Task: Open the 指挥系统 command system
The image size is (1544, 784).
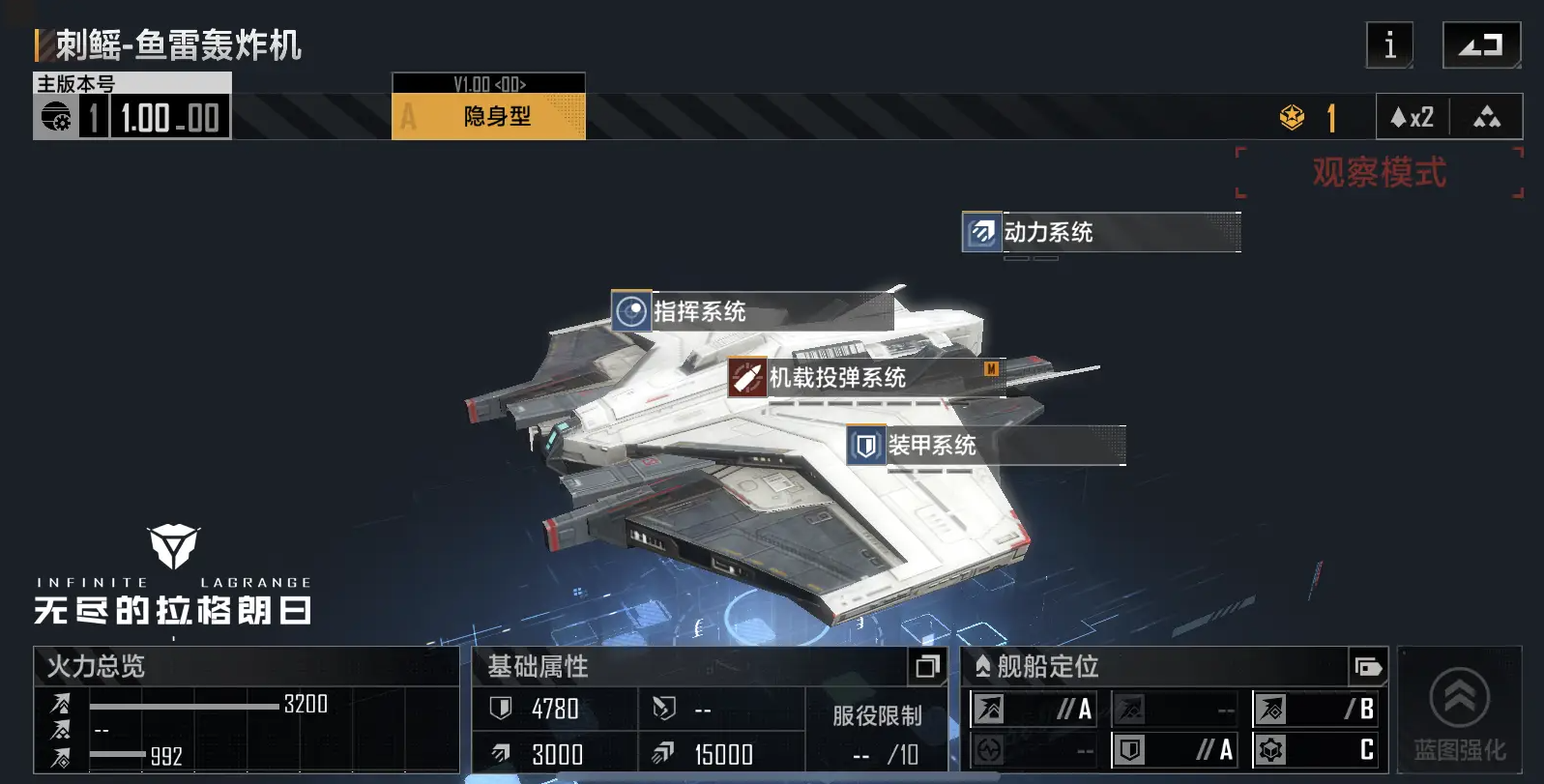Action: 631,313
